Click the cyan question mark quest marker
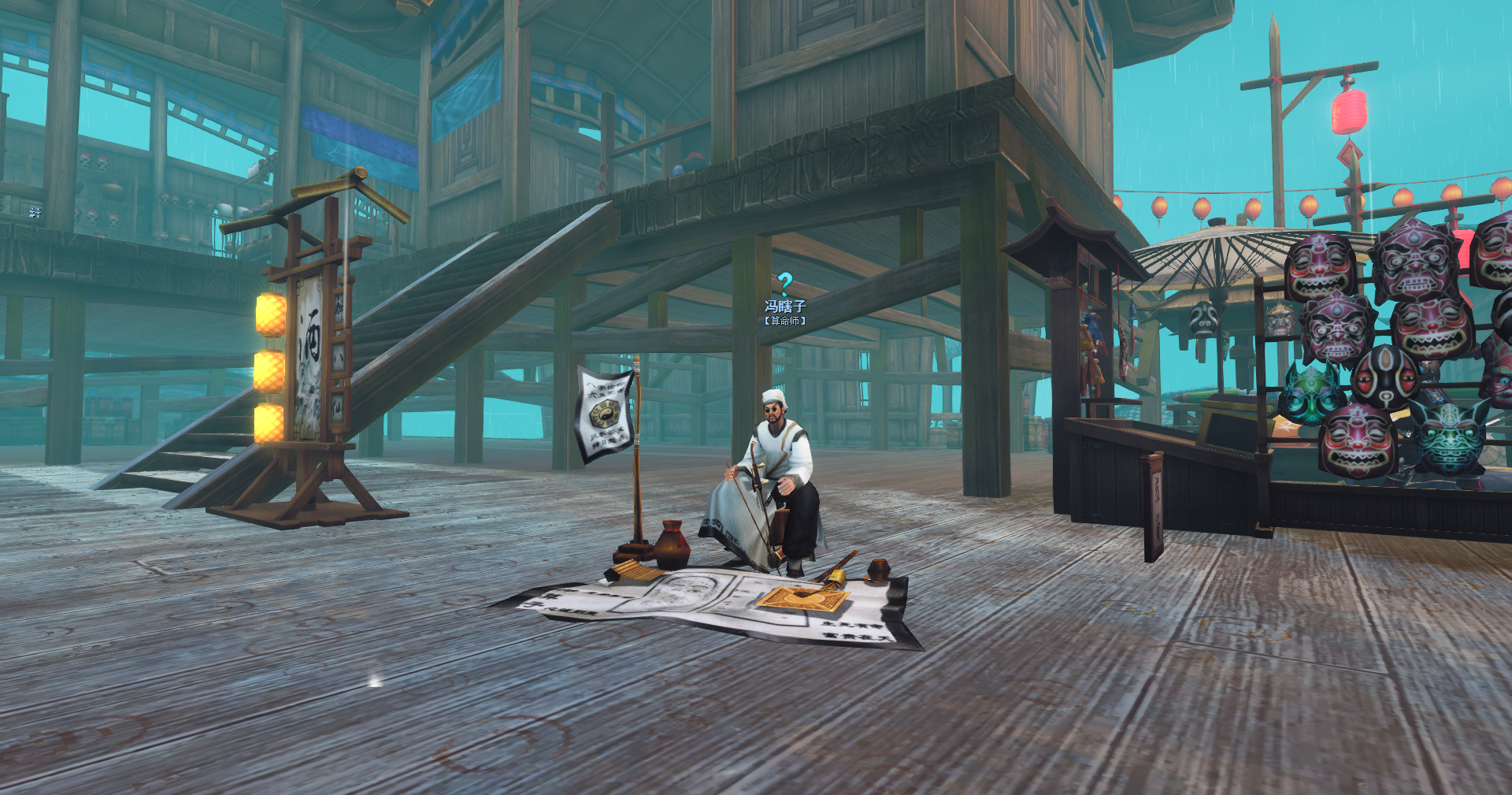 click(784, 284)
